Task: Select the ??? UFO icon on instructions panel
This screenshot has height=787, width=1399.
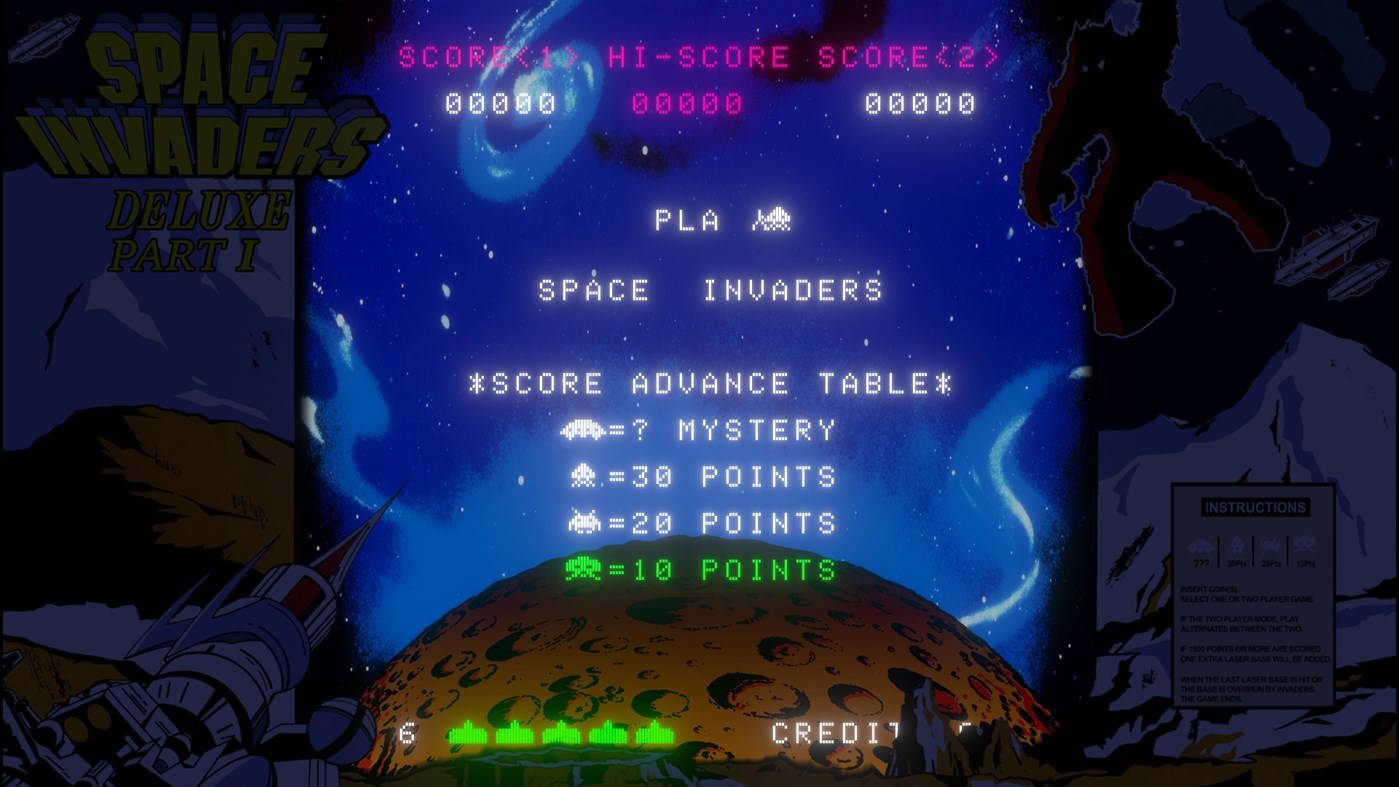Action: pyautogui.click(x=1200, y=546)
